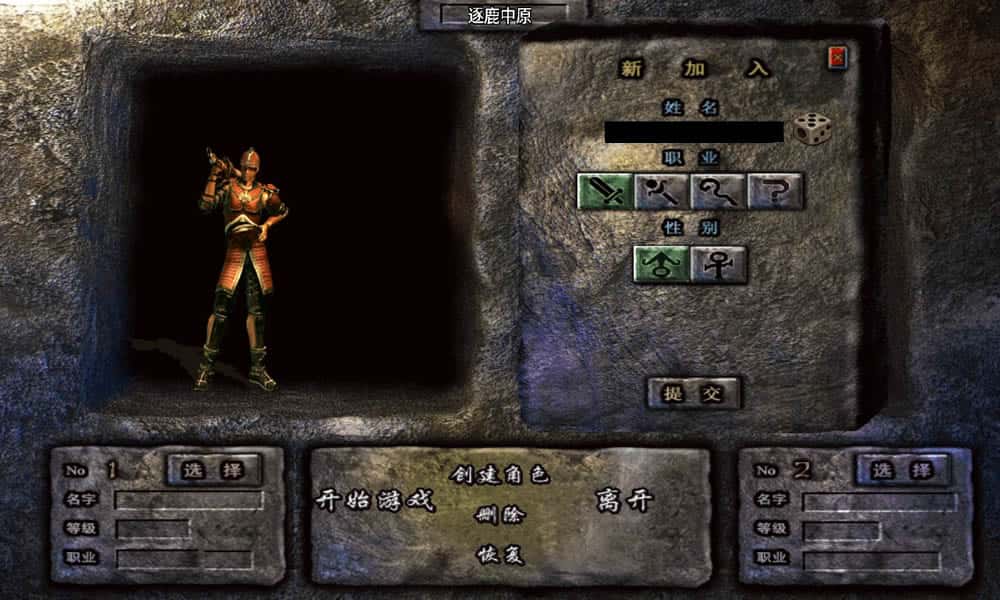Select the second class icon beside the sword

661,190
